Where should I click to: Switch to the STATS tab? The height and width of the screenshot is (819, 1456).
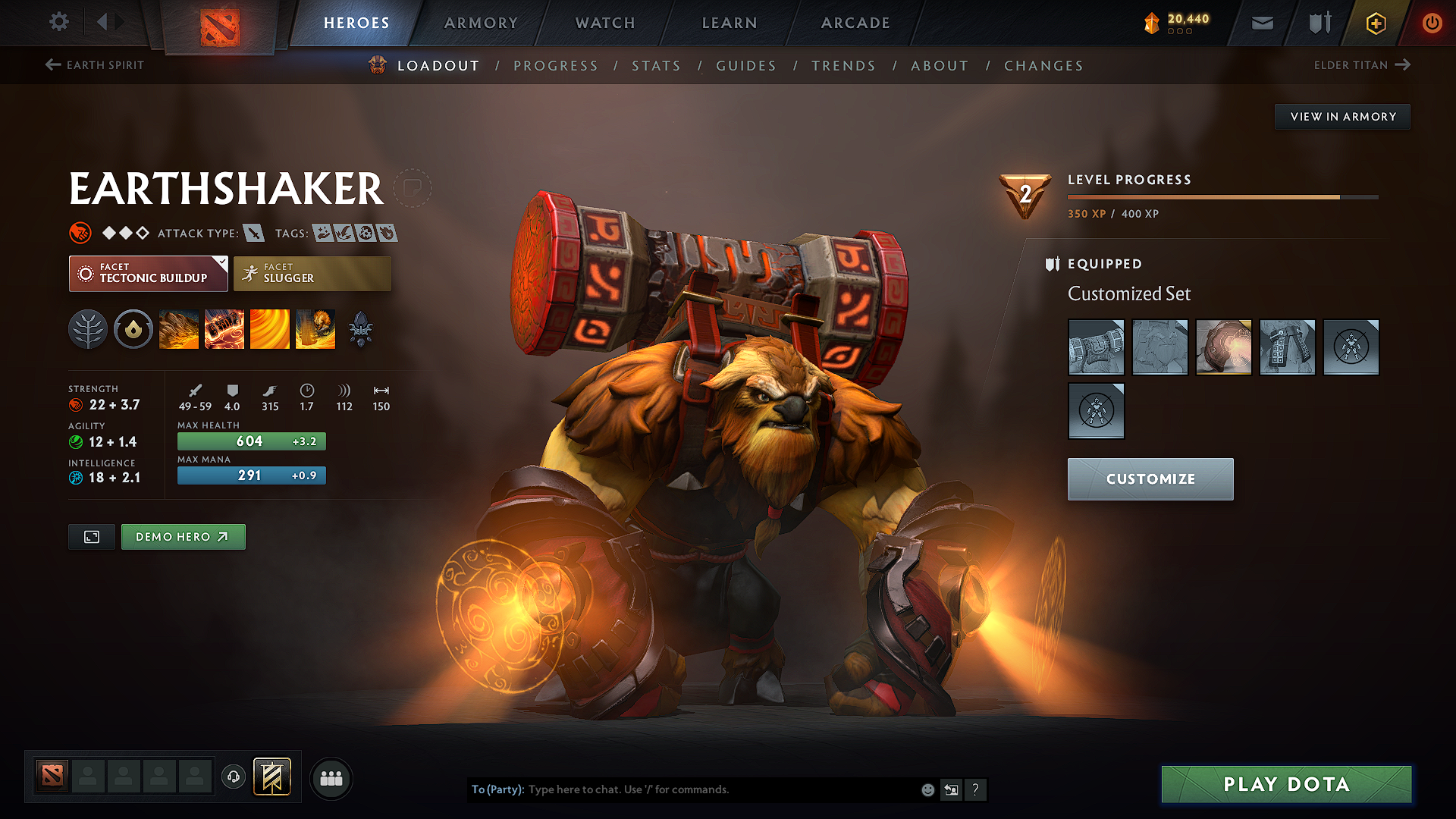(656, 66)
